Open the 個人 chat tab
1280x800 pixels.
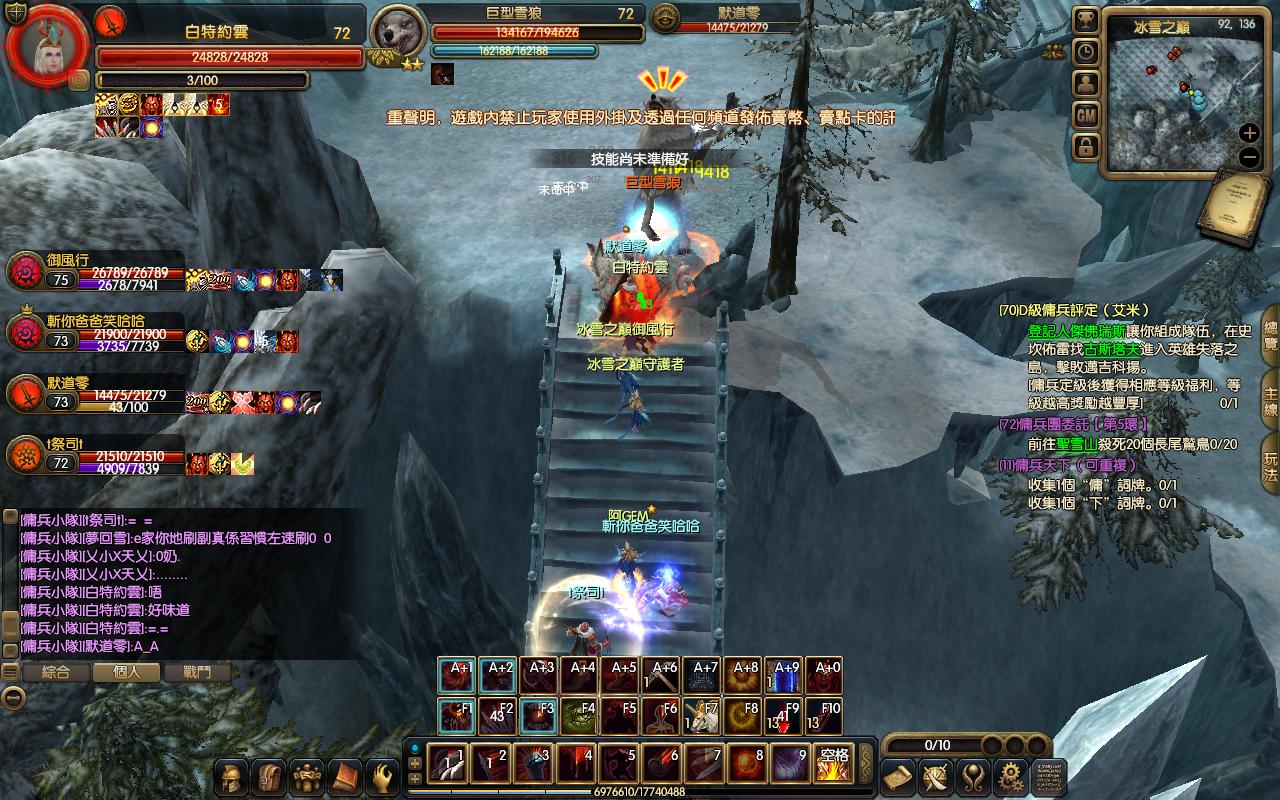point(127,673)
